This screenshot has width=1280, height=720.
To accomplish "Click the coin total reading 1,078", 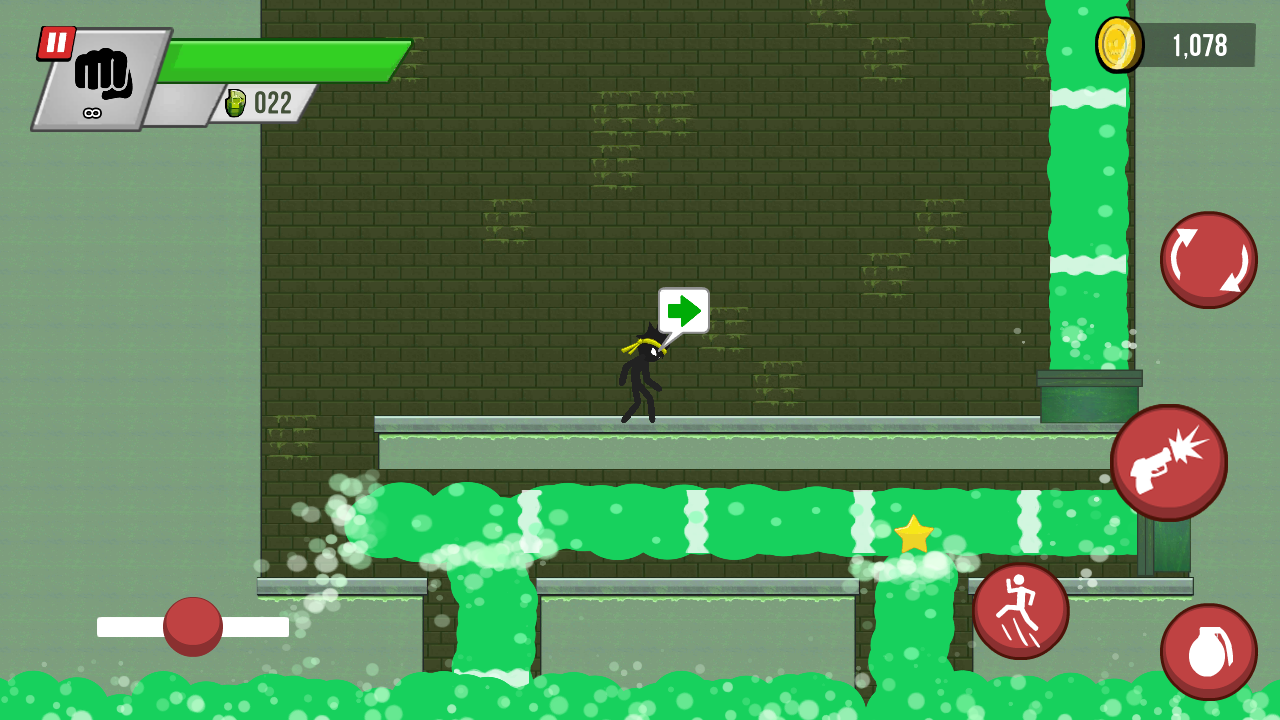I will click(x=1198, y=45).
